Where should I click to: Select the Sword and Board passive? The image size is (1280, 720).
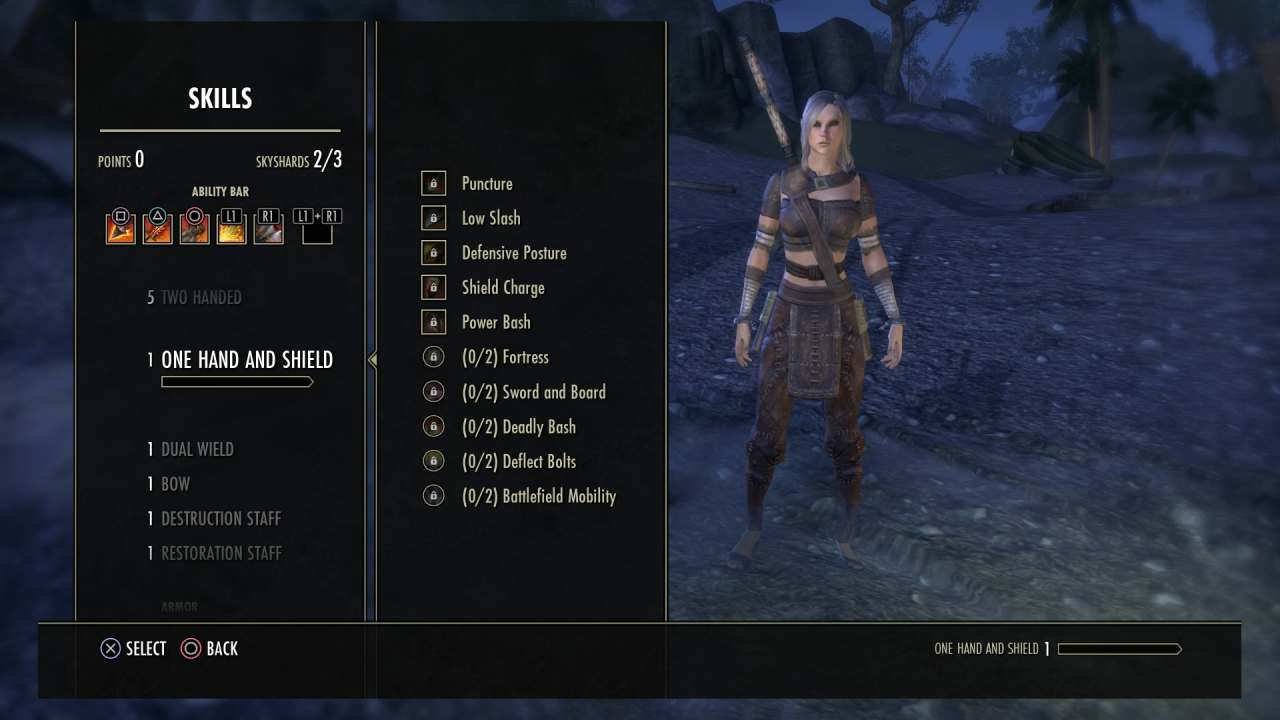pos(533,392)
